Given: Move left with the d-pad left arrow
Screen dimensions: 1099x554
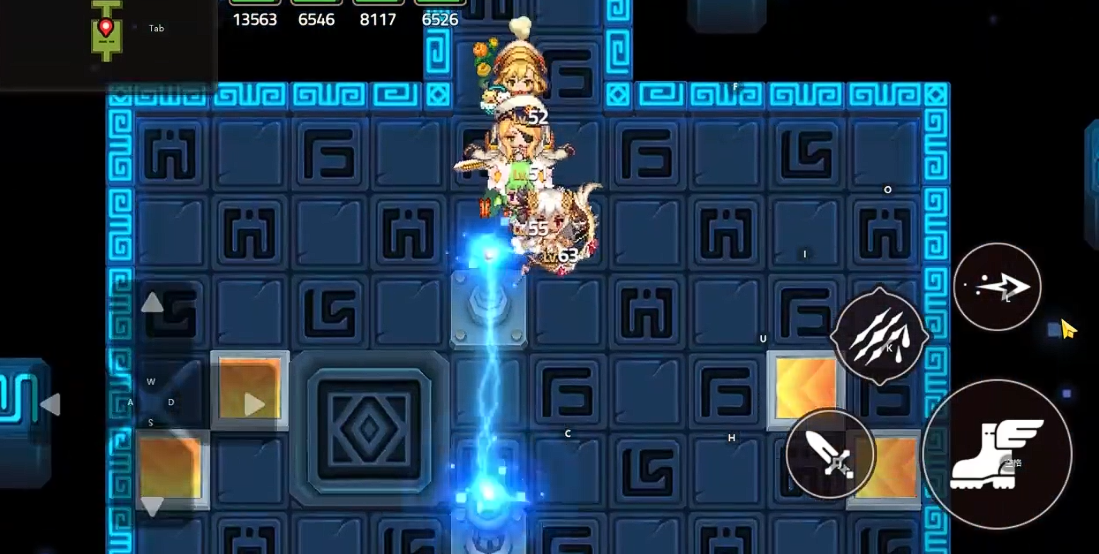Looking at the screenshot, I should coord(50,404).
